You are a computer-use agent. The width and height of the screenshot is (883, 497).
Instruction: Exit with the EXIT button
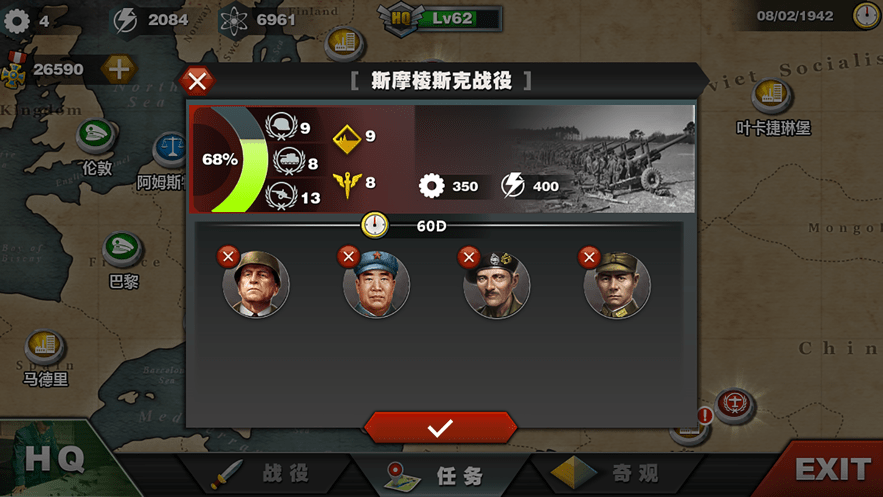832,469
